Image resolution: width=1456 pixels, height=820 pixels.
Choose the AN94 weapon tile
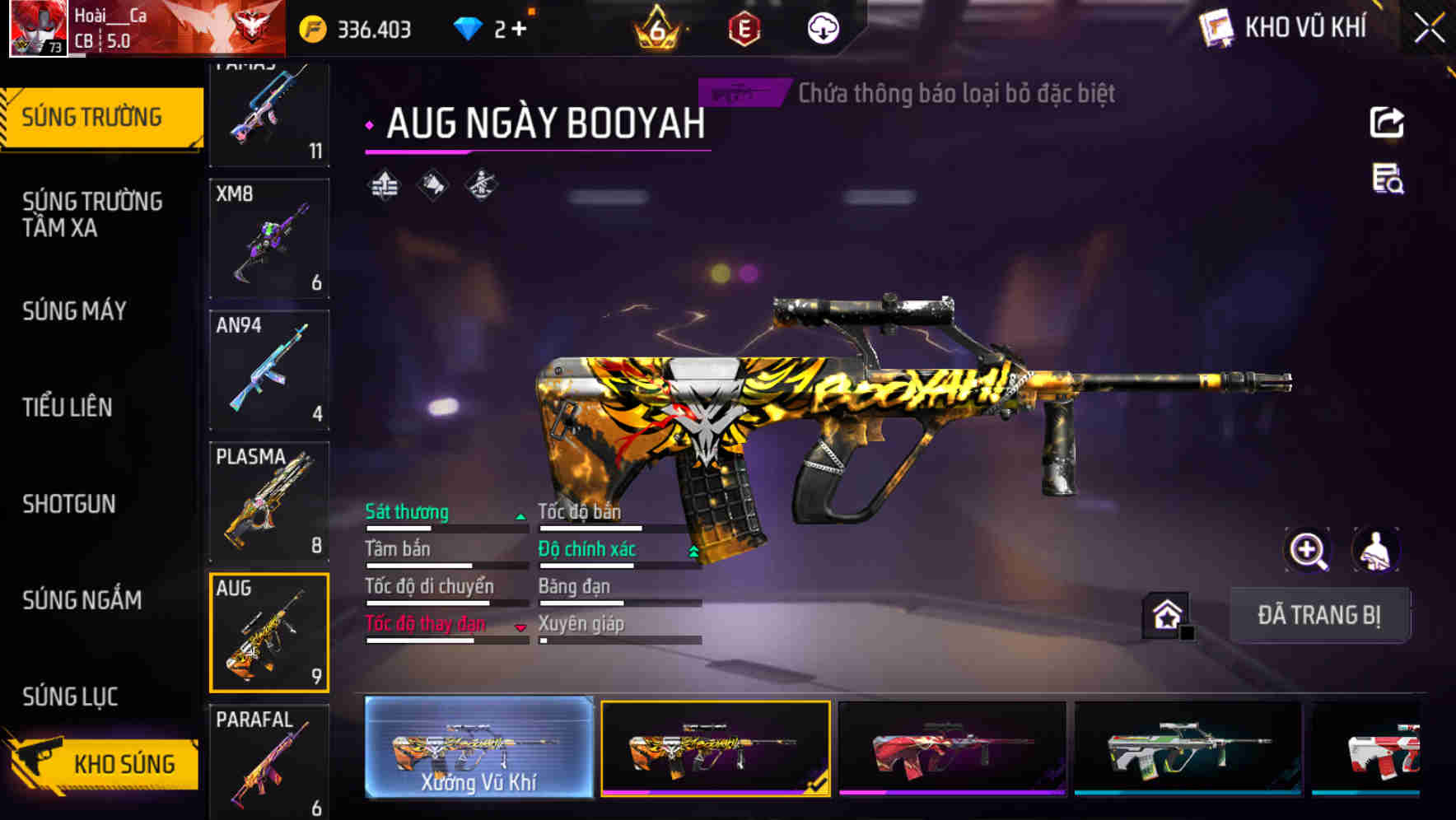pos(269,370)
